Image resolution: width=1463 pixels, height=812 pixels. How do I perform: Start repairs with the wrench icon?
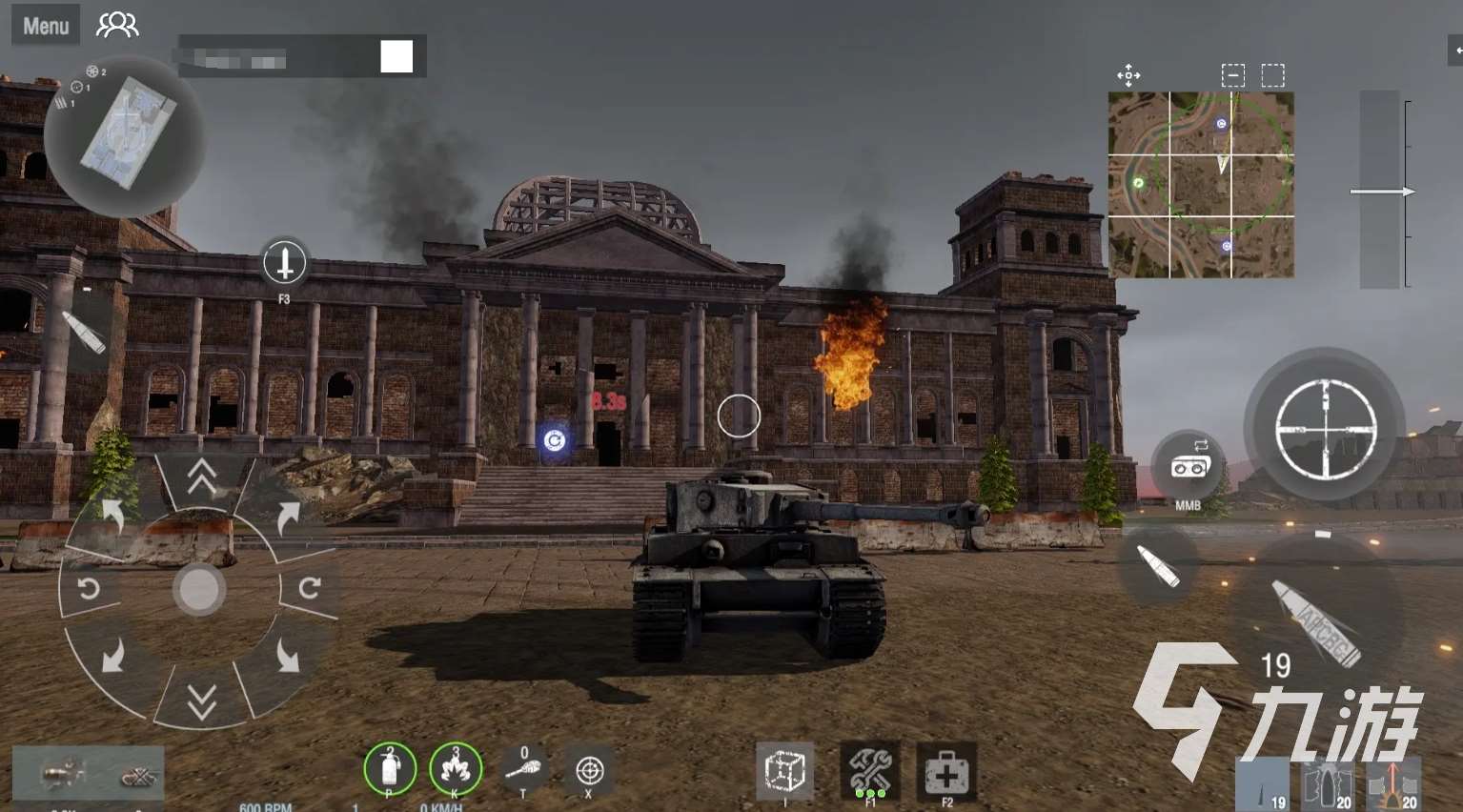(x=869, y=770)
